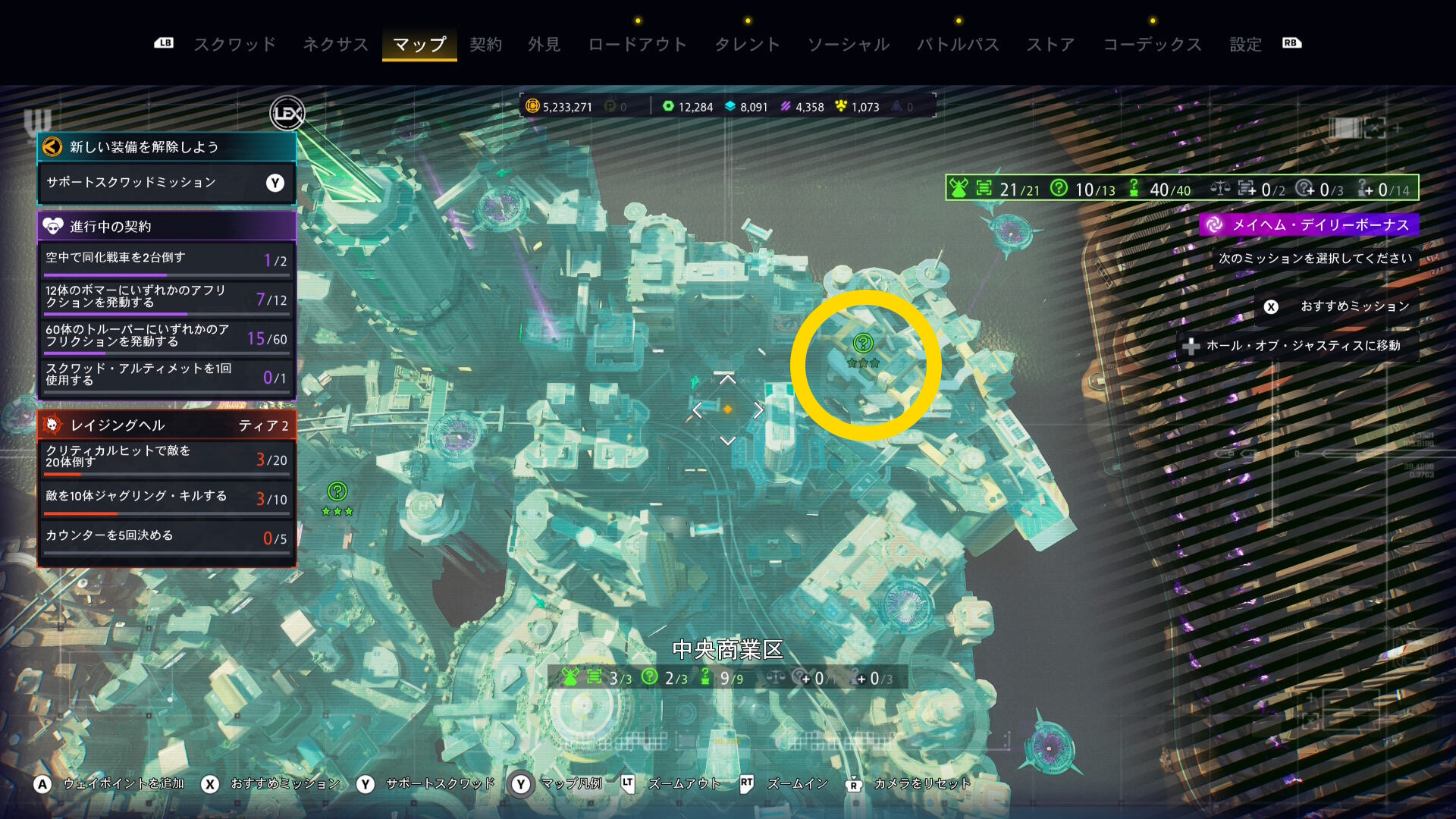This screenshot has height=819, width=1456.
Task: Open the ロードアウト tab
Action: (x=637, y=44)
